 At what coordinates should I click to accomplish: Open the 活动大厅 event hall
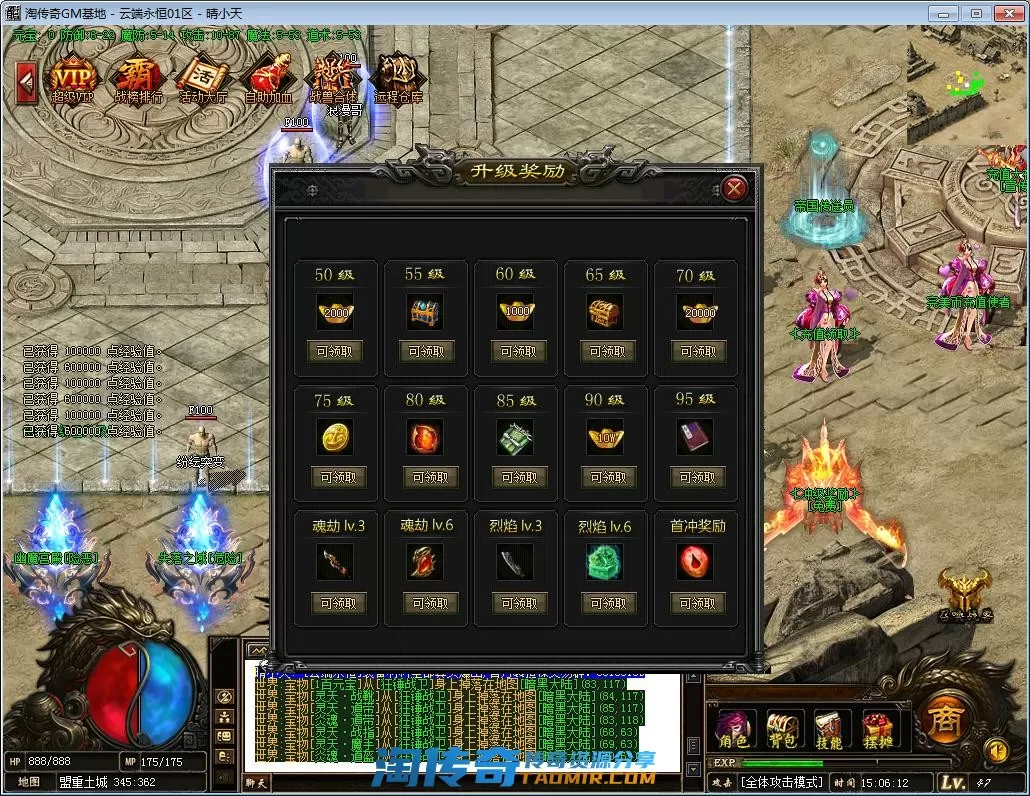coord(202,79)
